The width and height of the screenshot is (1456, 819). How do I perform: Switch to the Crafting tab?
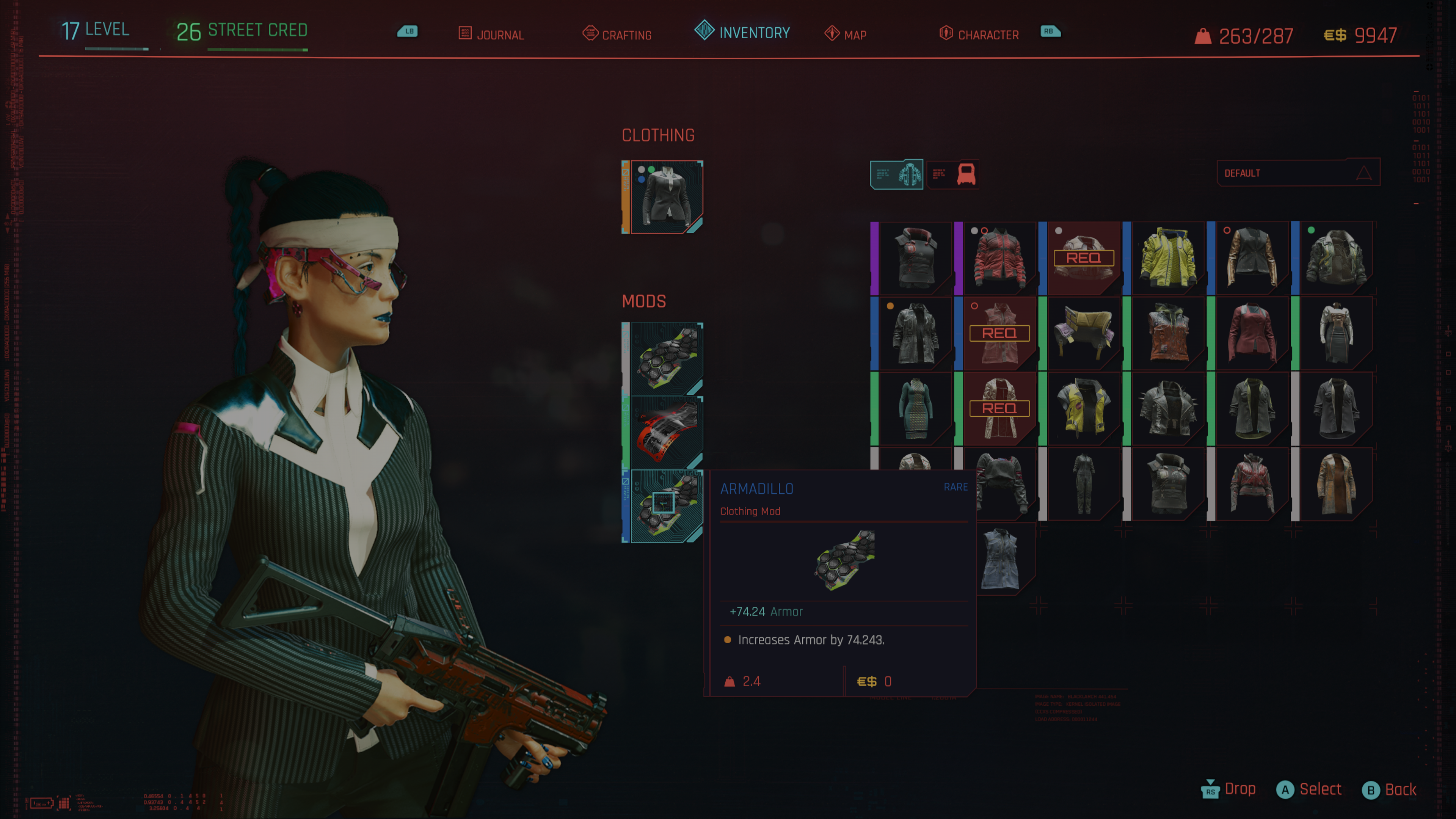617,35
